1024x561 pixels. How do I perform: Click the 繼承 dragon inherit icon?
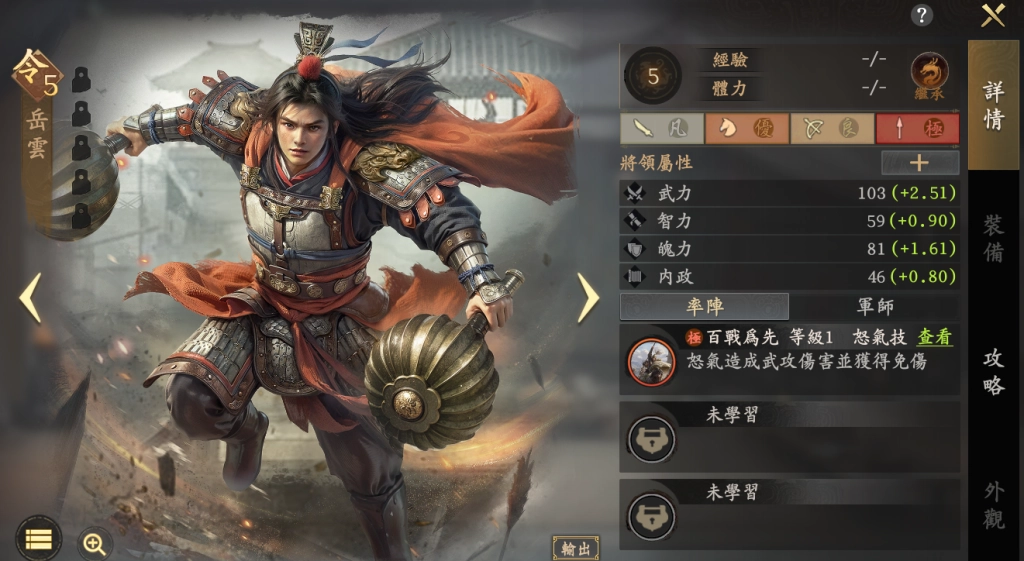[x=930, y=74]
